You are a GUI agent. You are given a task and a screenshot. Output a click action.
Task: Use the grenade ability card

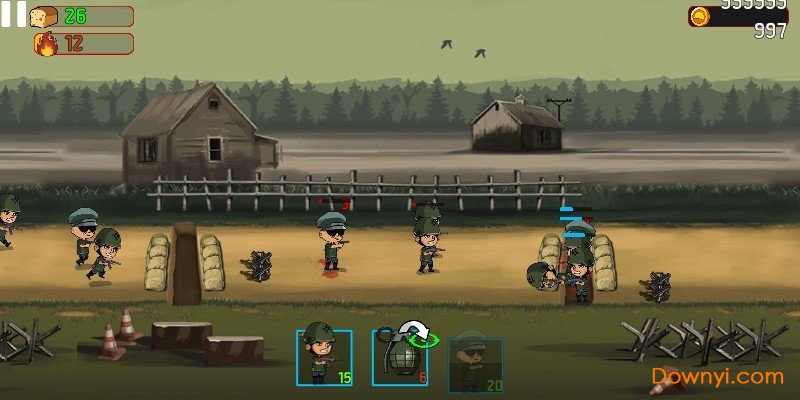[400, 357]
